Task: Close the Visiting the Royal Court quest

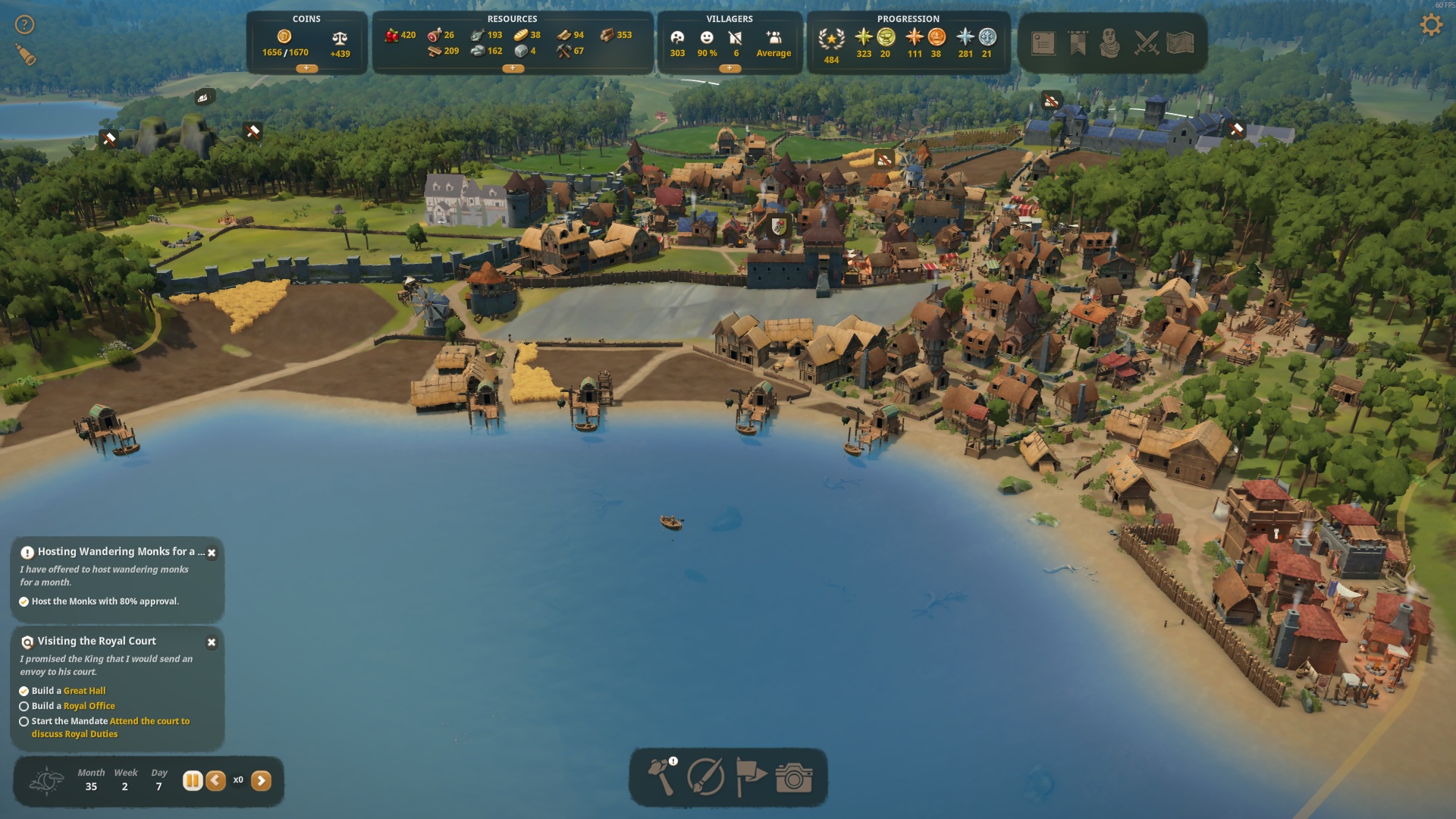Action: [x=212, y=642]
